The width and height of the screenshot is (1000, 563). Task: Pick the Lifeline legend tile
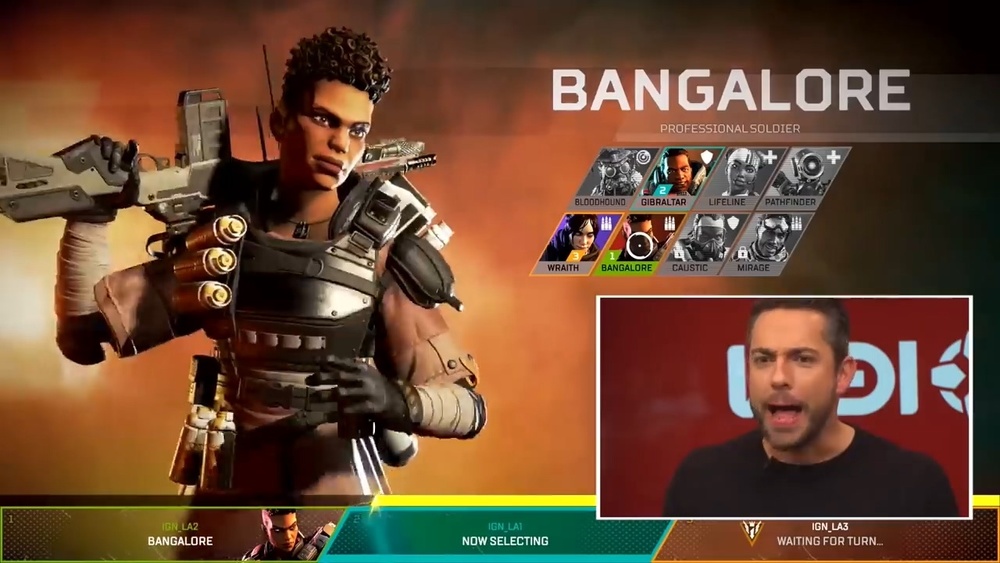tap(731, 176)
